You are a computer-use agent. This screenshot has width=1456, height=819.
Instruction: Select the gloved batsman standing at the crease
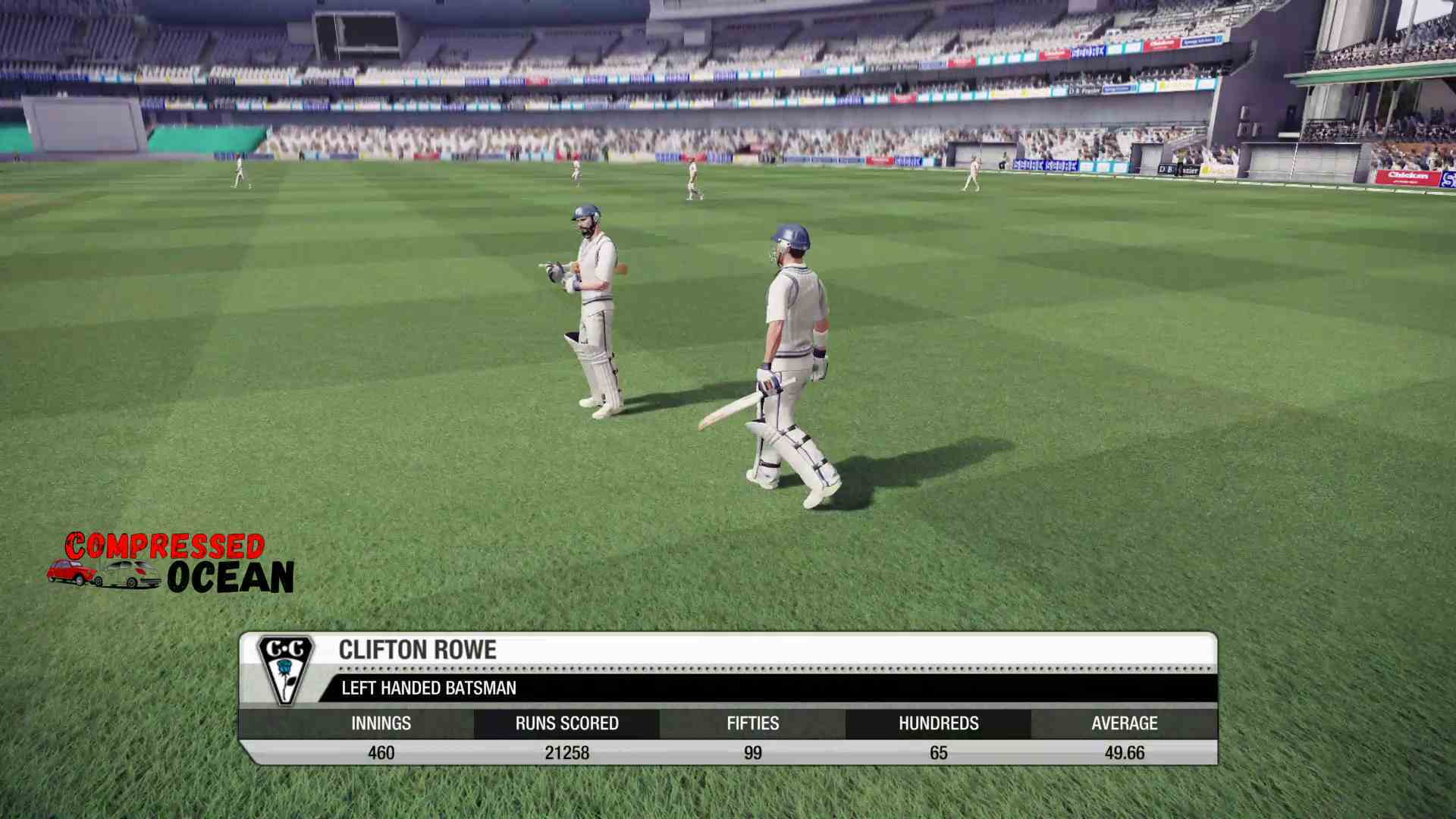coord(595,303)
